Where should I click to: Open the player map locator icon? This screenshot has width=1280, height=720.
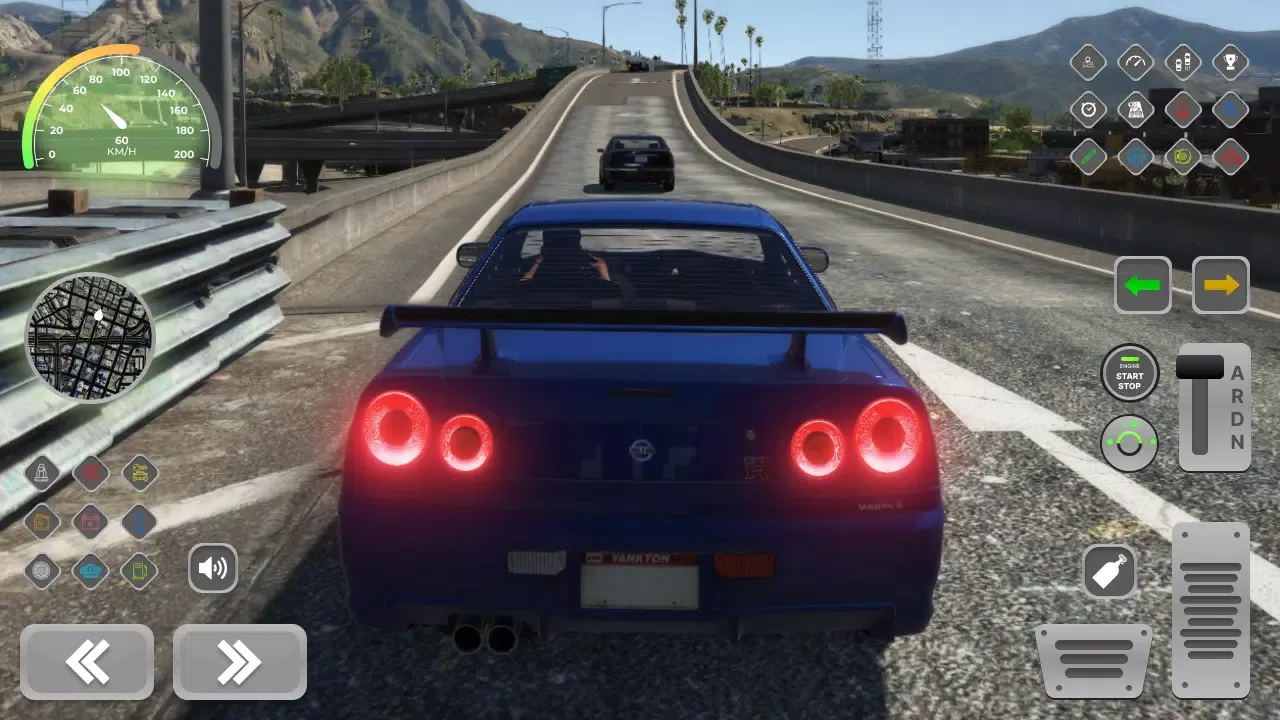click(x=1088, y=62)
